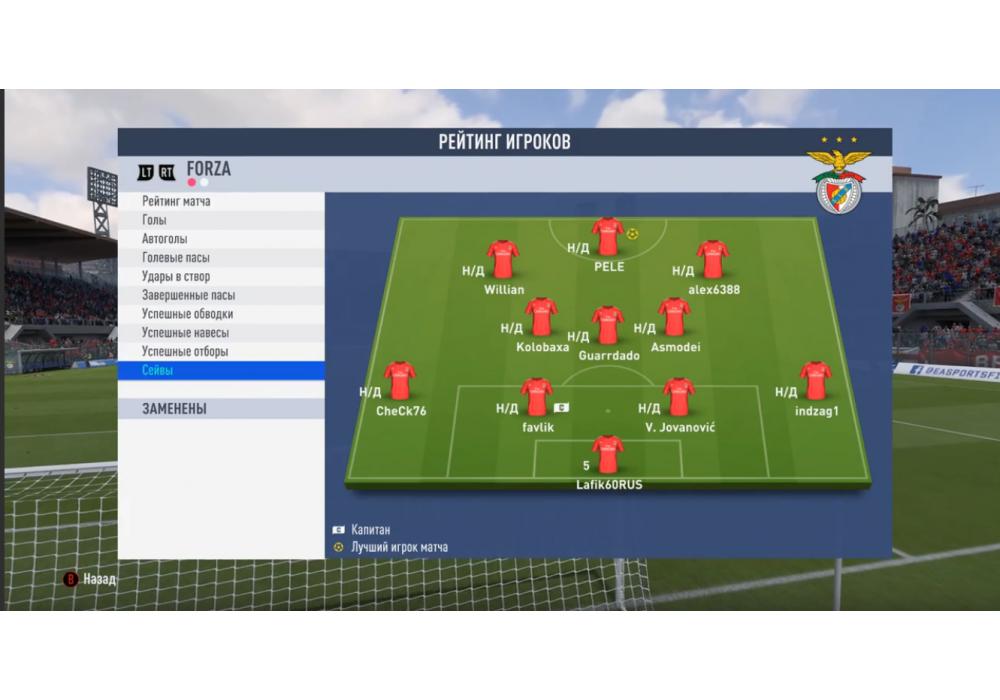Image resolution: width=1000 pixels, height=700 pixels.
Task: Select player alex6388 on the pitch
Action: pos(713,259)
